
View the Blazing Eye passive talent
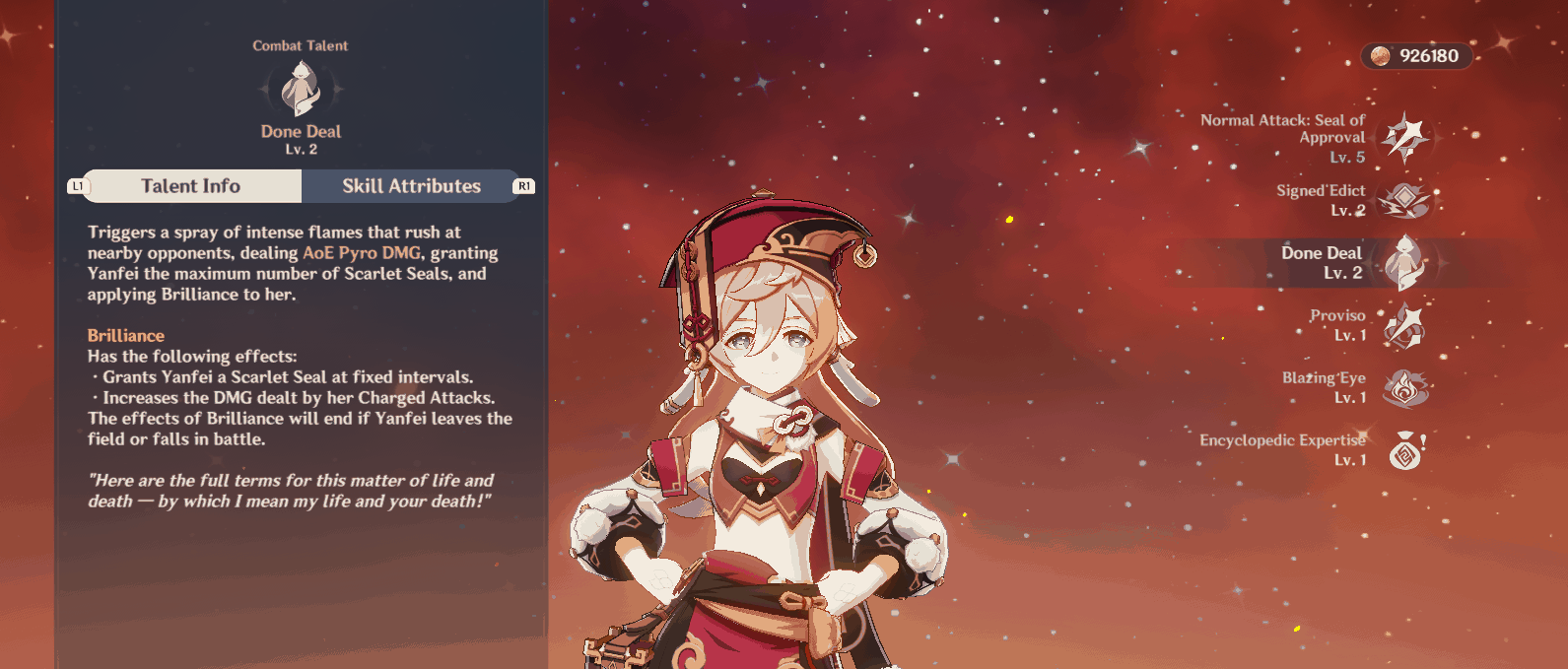[x=1404, y=388]
